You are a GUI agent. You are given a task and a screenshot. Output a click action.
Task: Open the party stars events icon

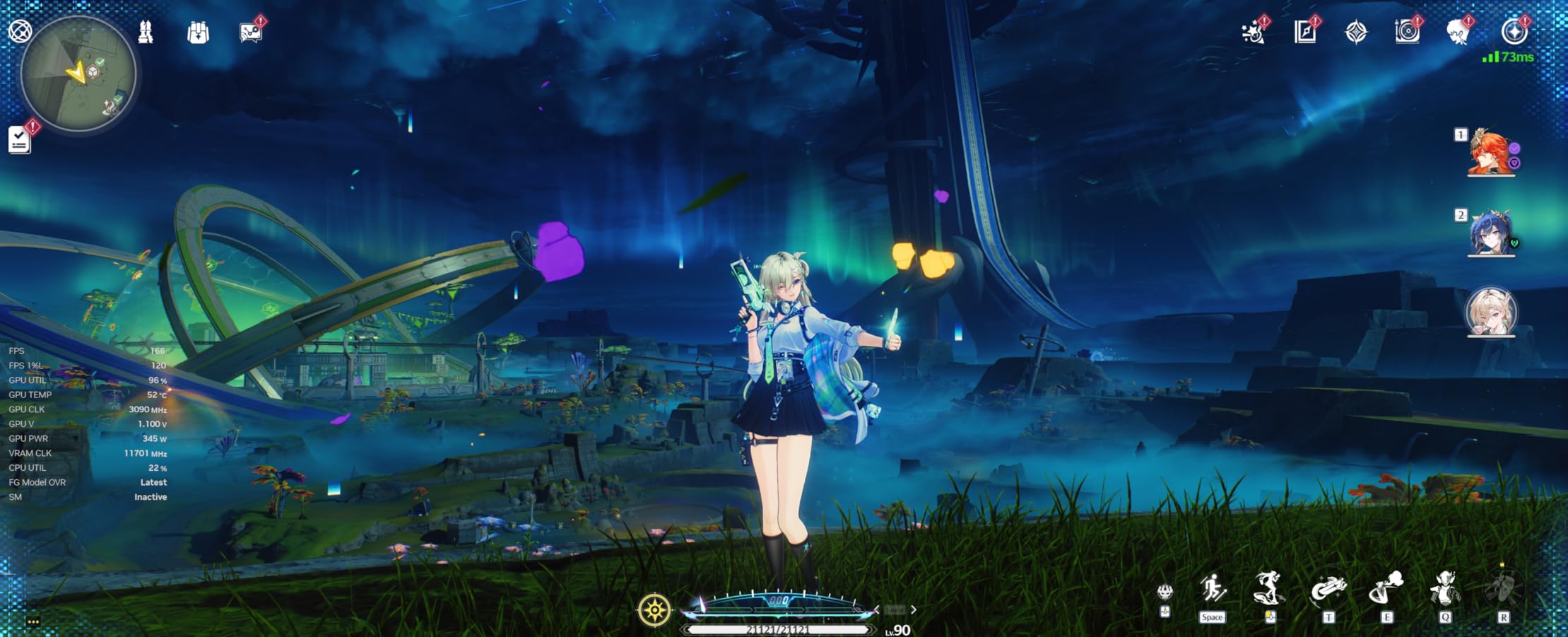click(1254, 33)
